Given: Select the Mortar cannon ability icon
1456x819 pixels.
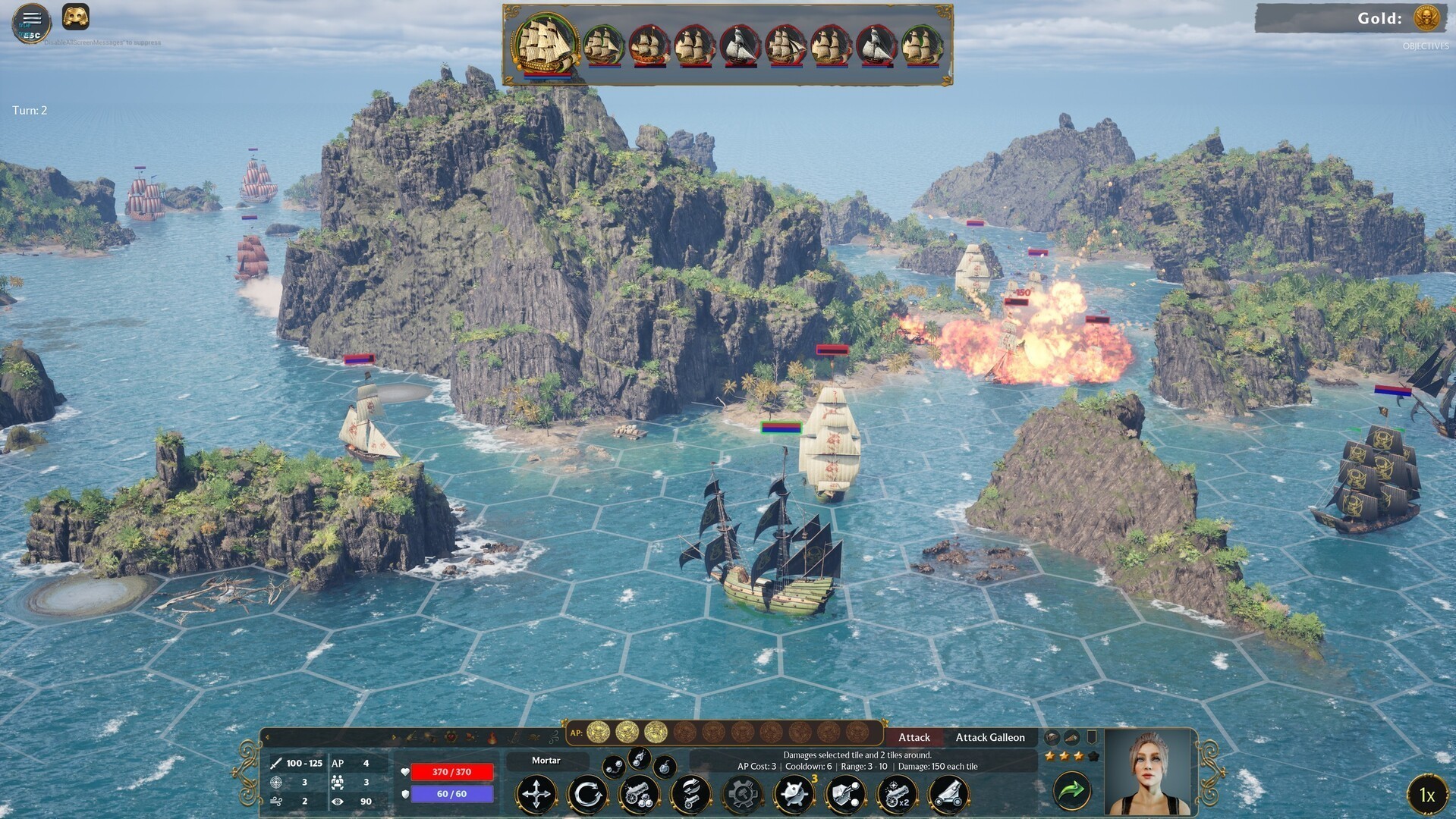Looking at the screenshot, I should (x=948, y=794).
